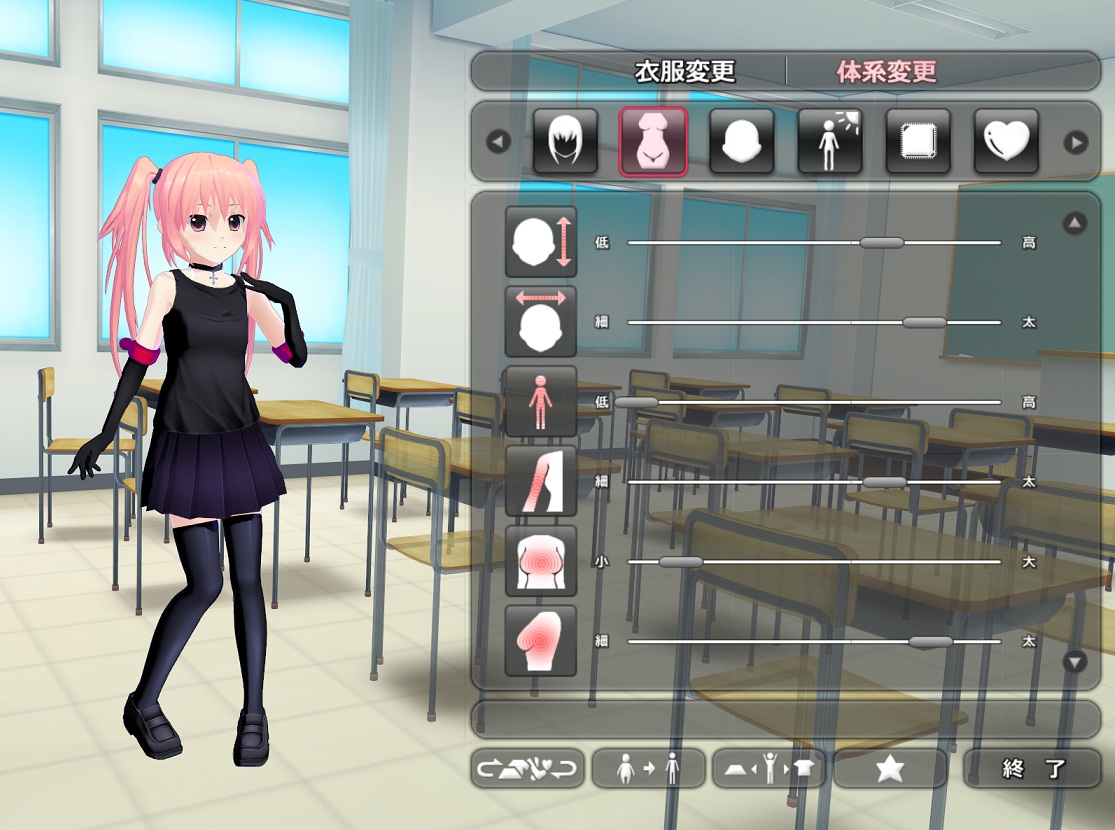Click the scroll down arrow of the slider list
Image resolution: width=1115 pixels, height=830 pixels.
(1075, 661)
